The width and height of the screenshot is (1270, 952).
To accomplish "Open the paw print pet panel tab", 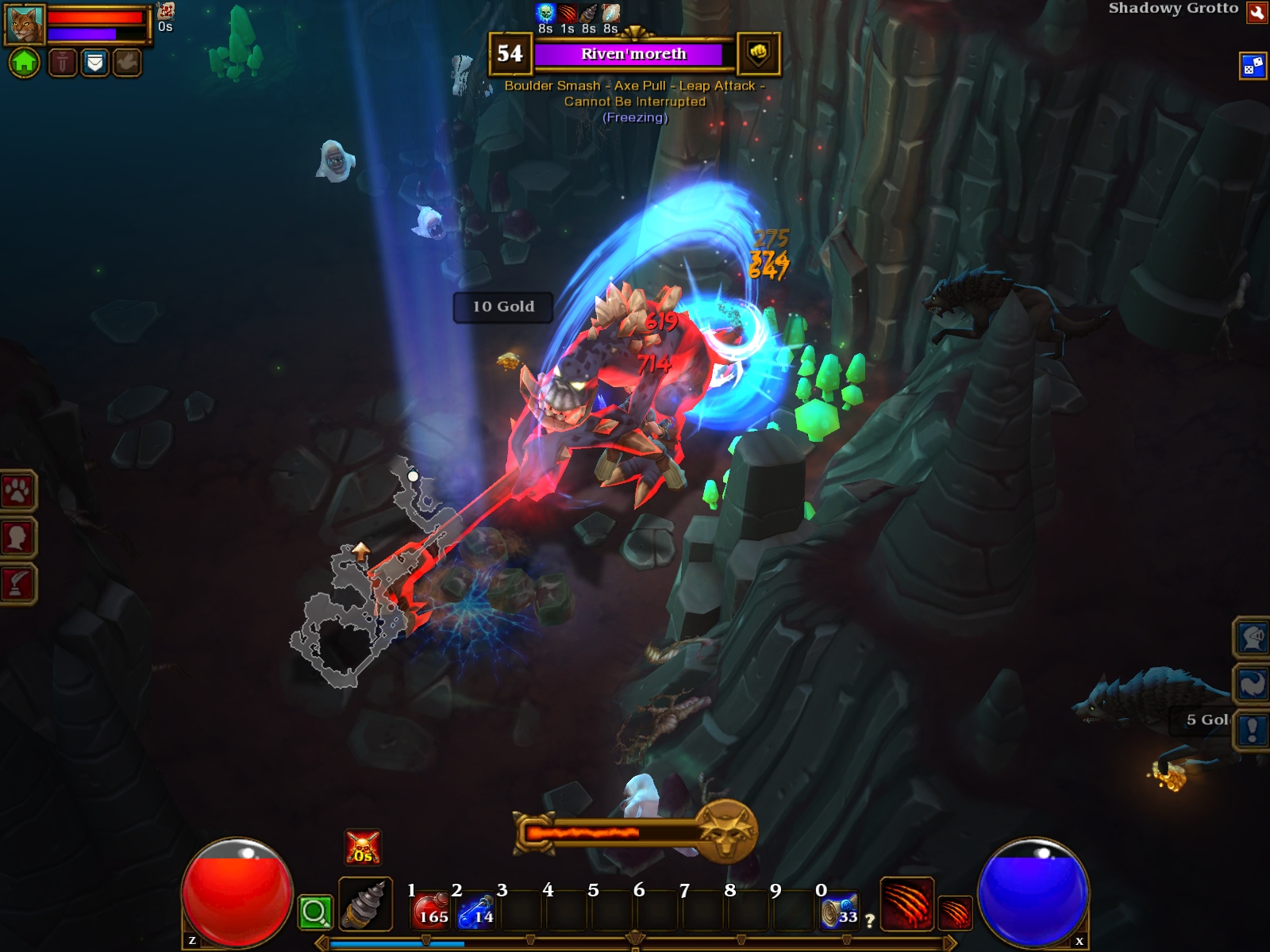I will [17, 492].
